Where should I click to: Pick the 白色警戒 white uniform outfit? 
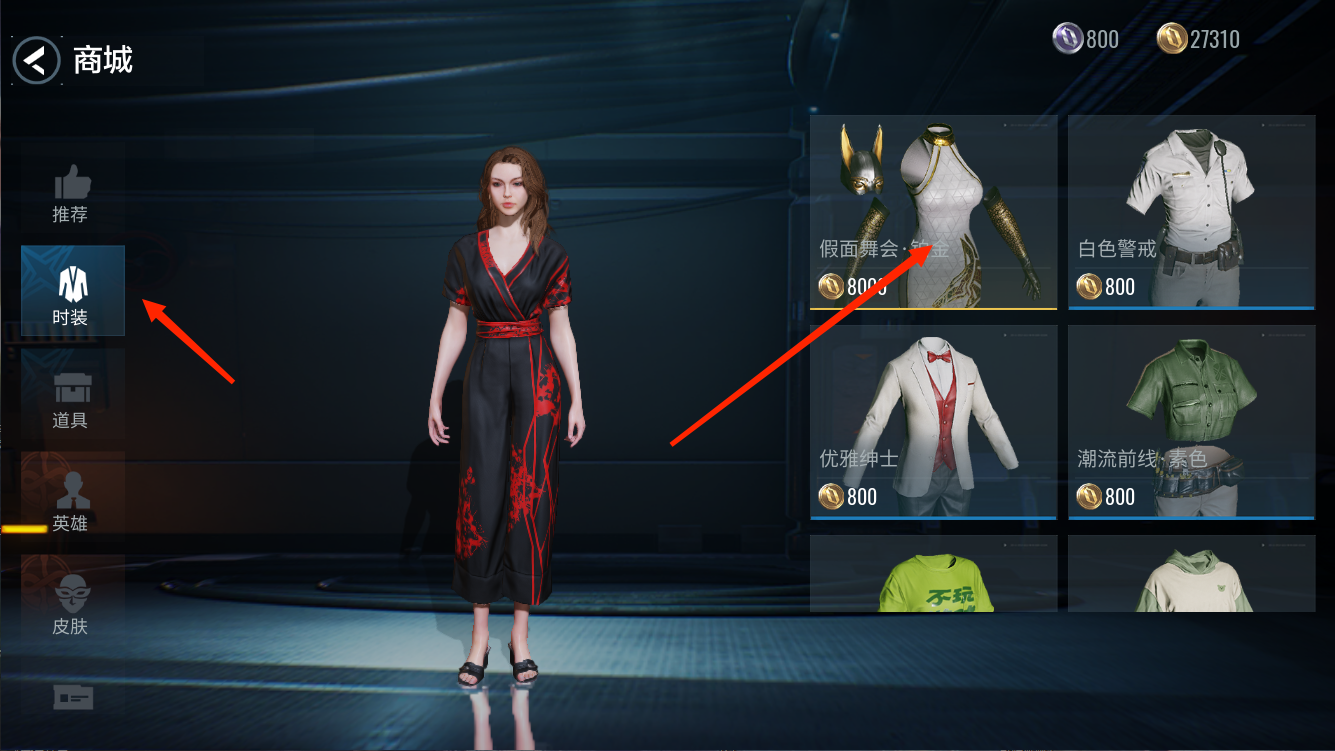(x=1191, y=212)
